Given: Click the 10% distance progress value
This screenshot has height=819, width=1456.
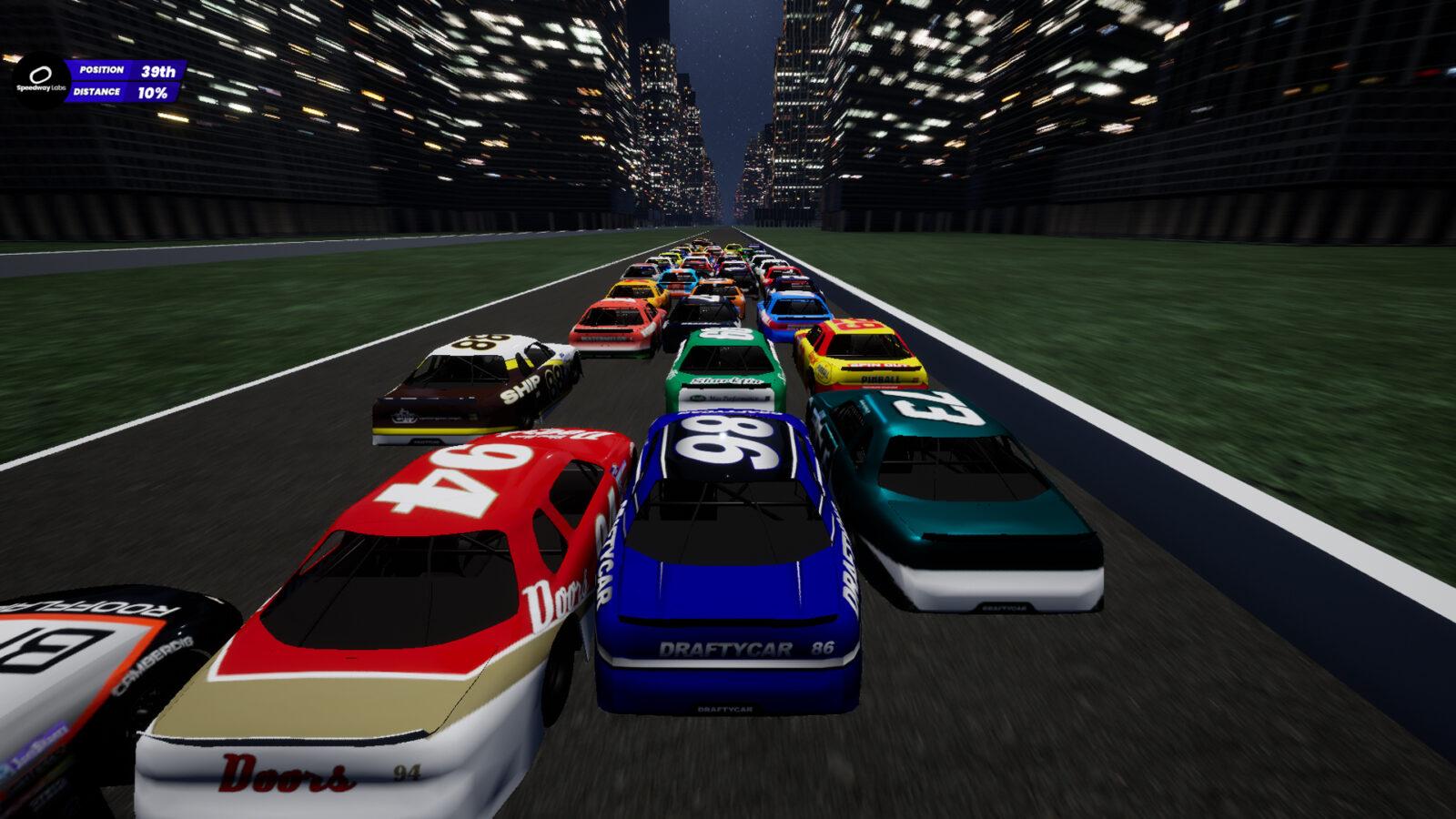Looking at the screenshot, I should pos(151,91).
